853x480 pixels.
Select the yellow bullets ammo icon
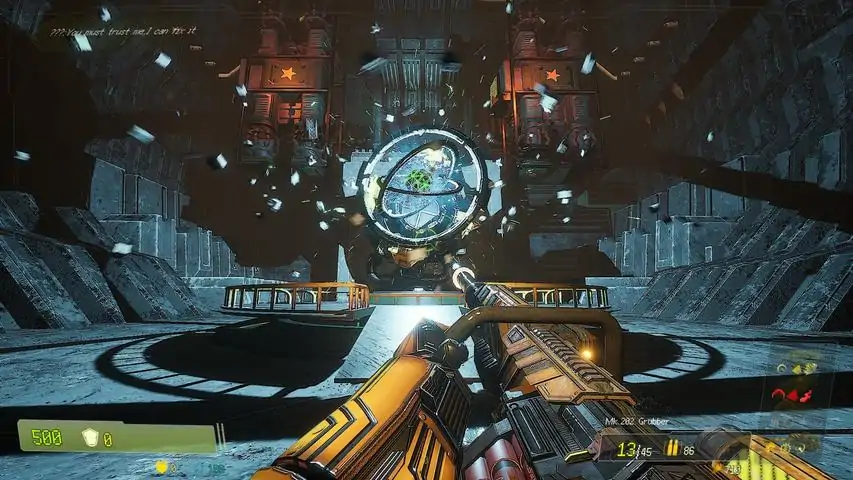(x=672, y=450)
